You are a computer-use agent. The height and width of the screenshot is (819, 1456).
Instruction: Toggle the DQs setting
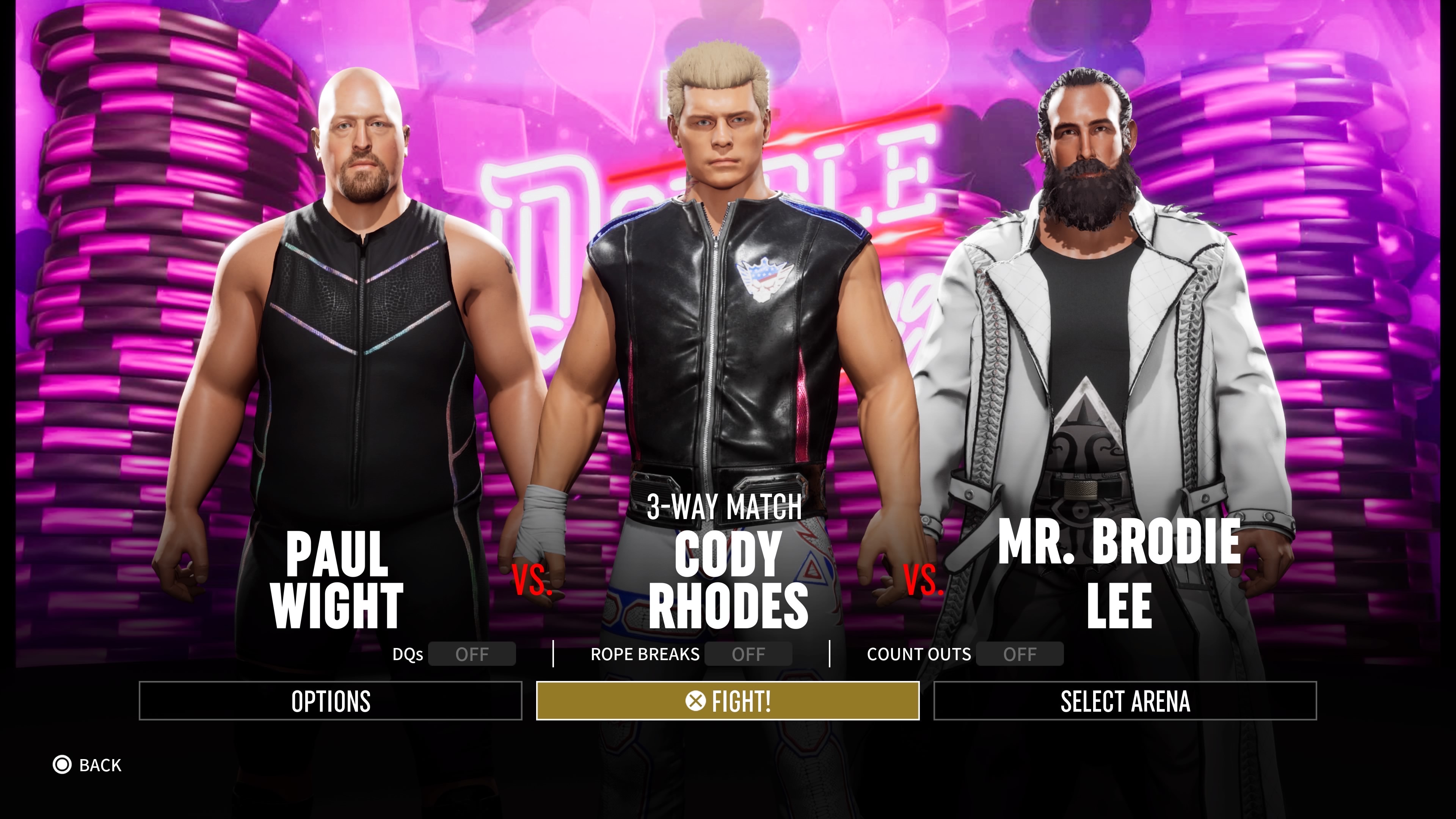point(471,654)
